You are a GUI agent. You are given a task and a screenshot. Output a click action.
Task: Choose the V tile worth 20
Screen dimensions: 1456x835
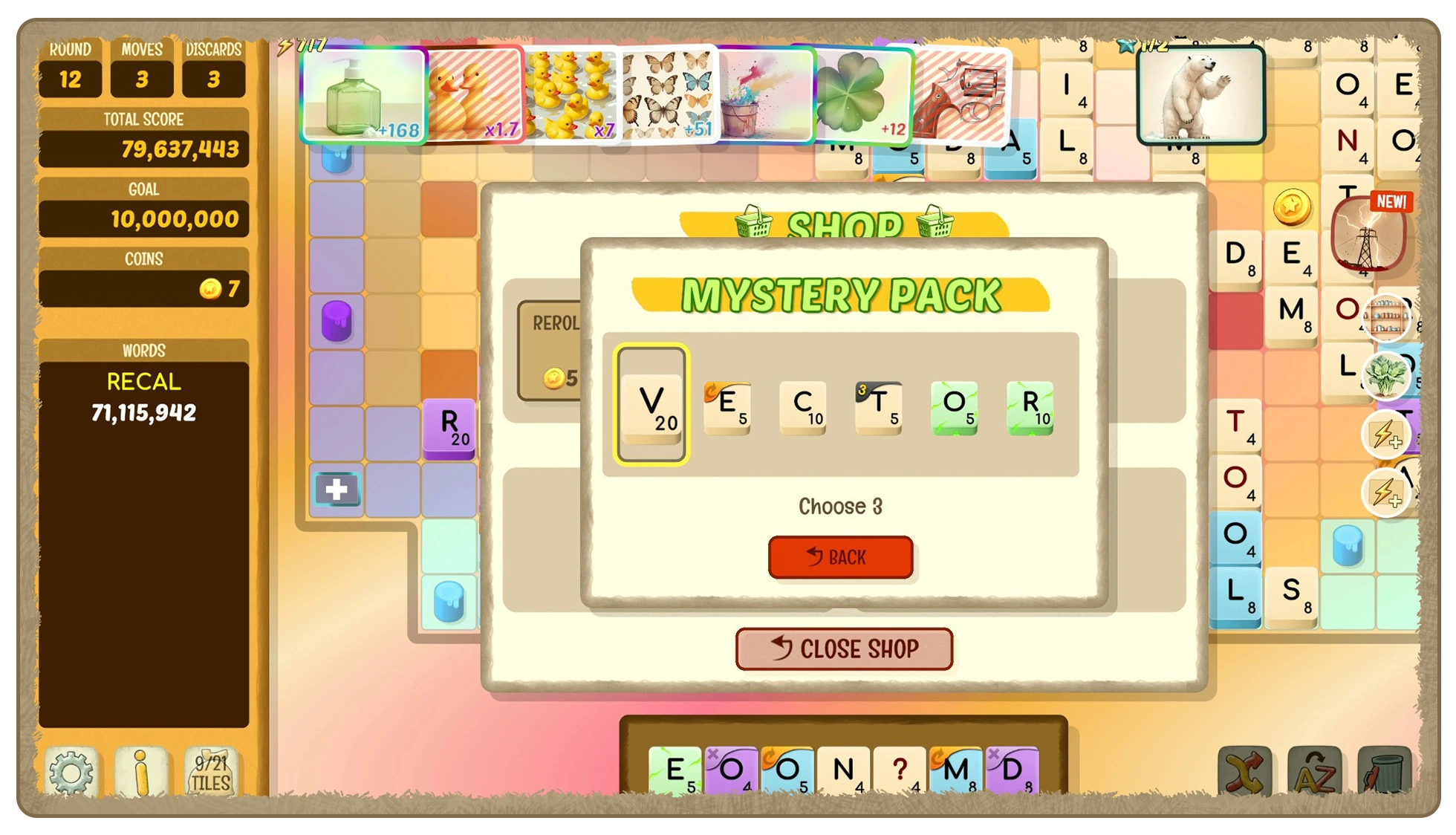[x=651, y=405]
